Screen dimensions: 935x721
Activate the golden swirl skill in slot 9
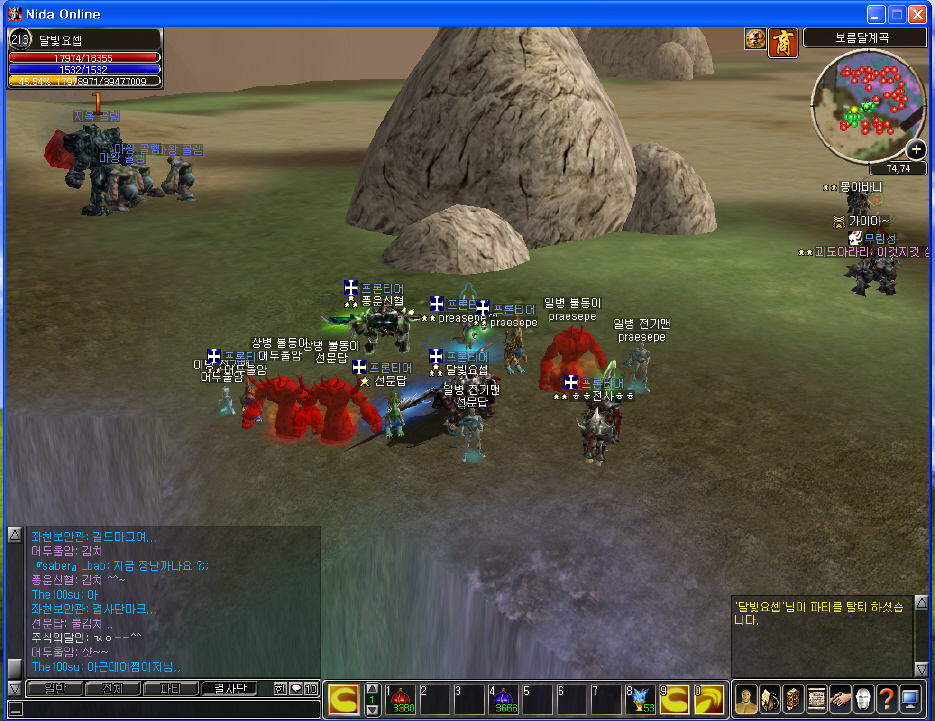point(674,699)
